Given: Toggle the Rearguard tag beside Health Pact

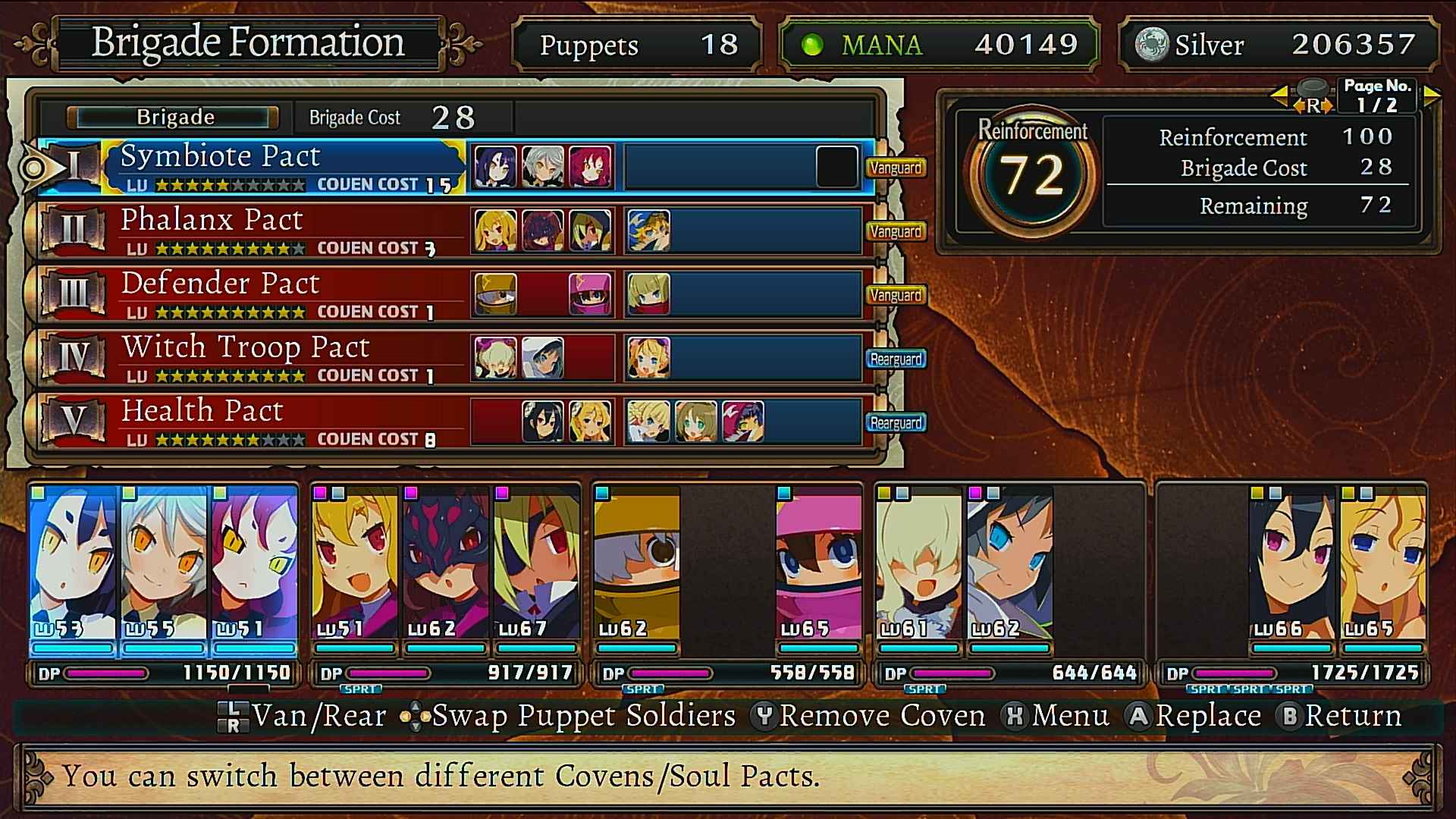Looking at the screenshot, I should pos(896,422).
